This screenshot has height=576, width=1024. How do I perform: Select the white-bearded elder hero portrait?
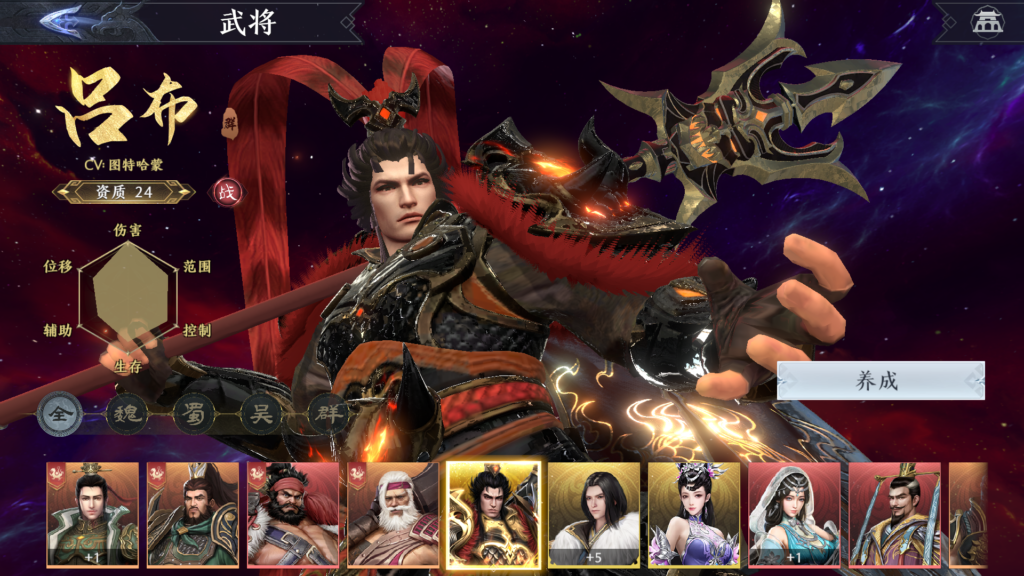click(x=393, y=514)
